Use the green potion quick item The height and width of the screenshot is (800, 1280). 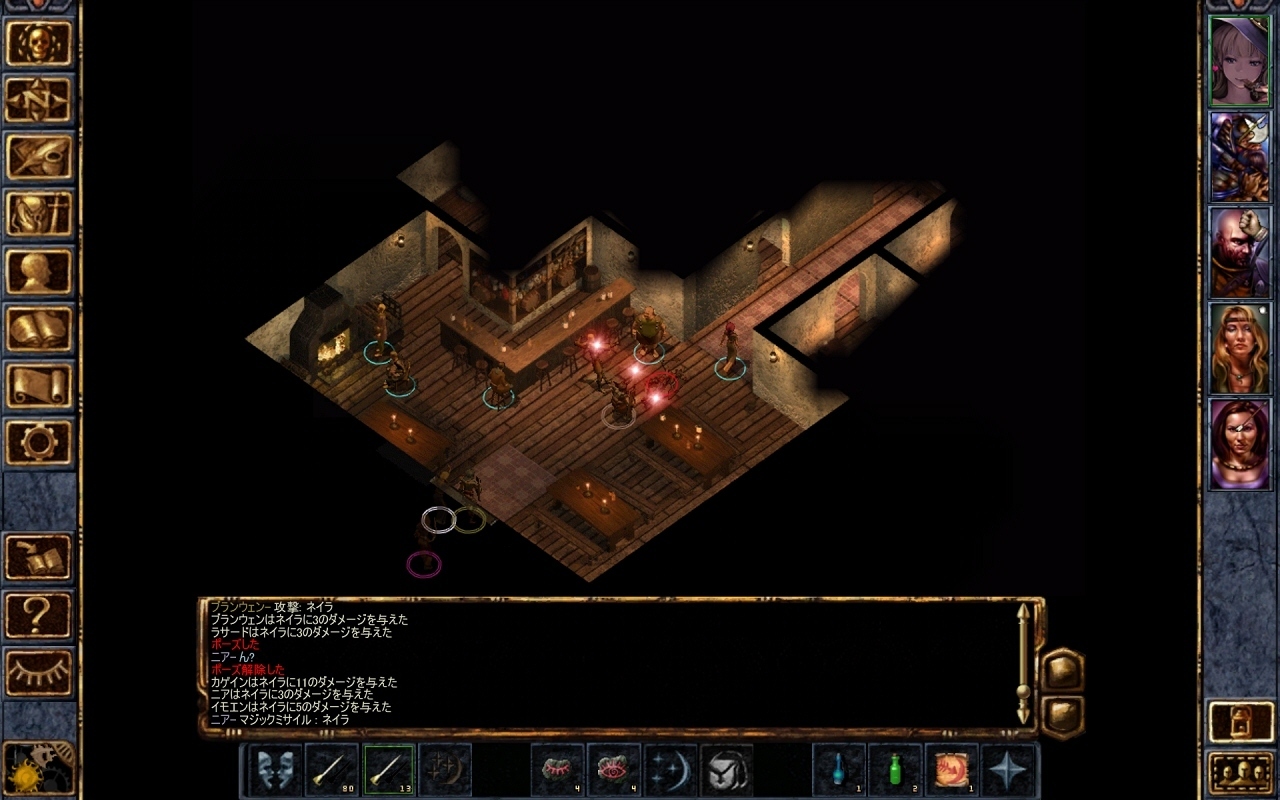[x=895, y=770]
